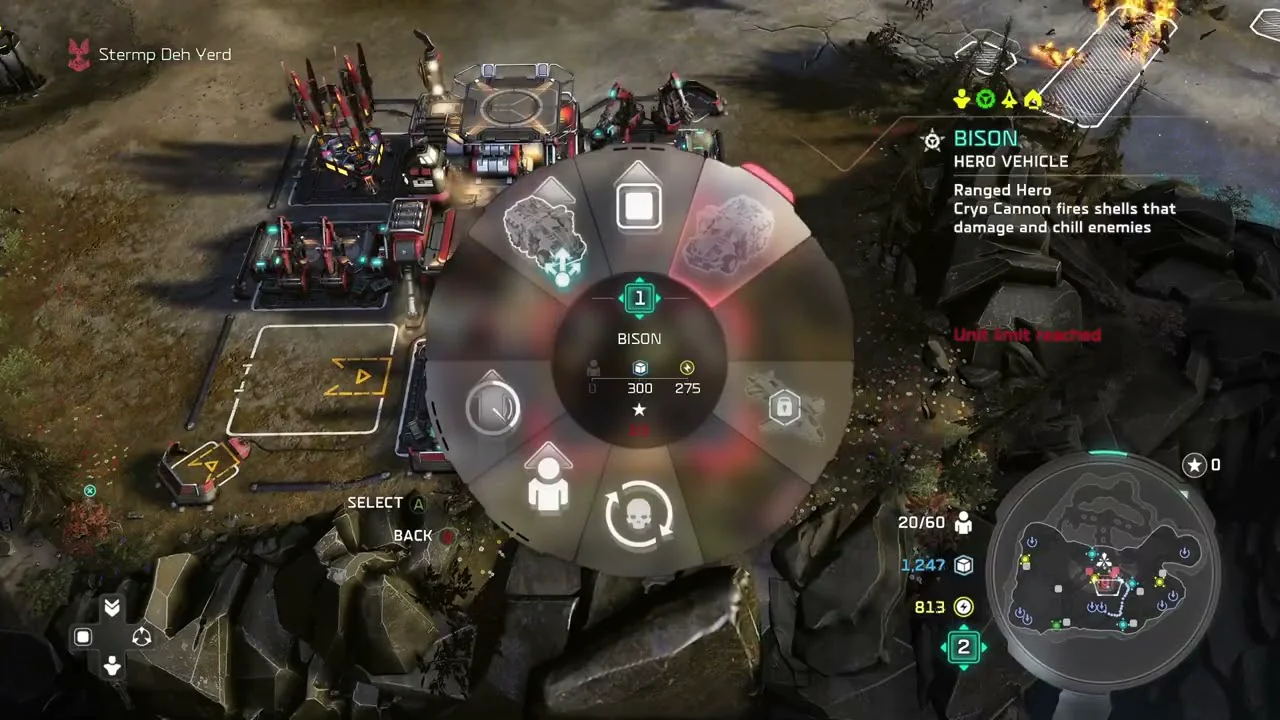Viewport: 1280px width, 720px height.
Task: Choose the circular clock-like wedge
Action: click(x=492, y=407)
